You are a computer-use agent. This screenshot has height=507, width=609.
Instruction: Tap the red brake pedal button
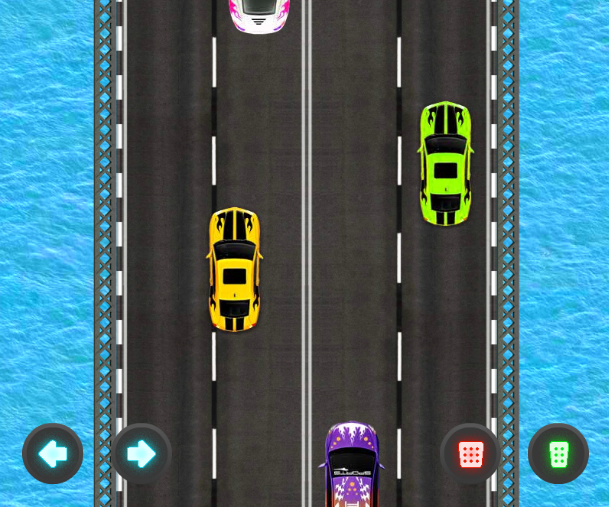pyautogui.click(x=471, y=454)
